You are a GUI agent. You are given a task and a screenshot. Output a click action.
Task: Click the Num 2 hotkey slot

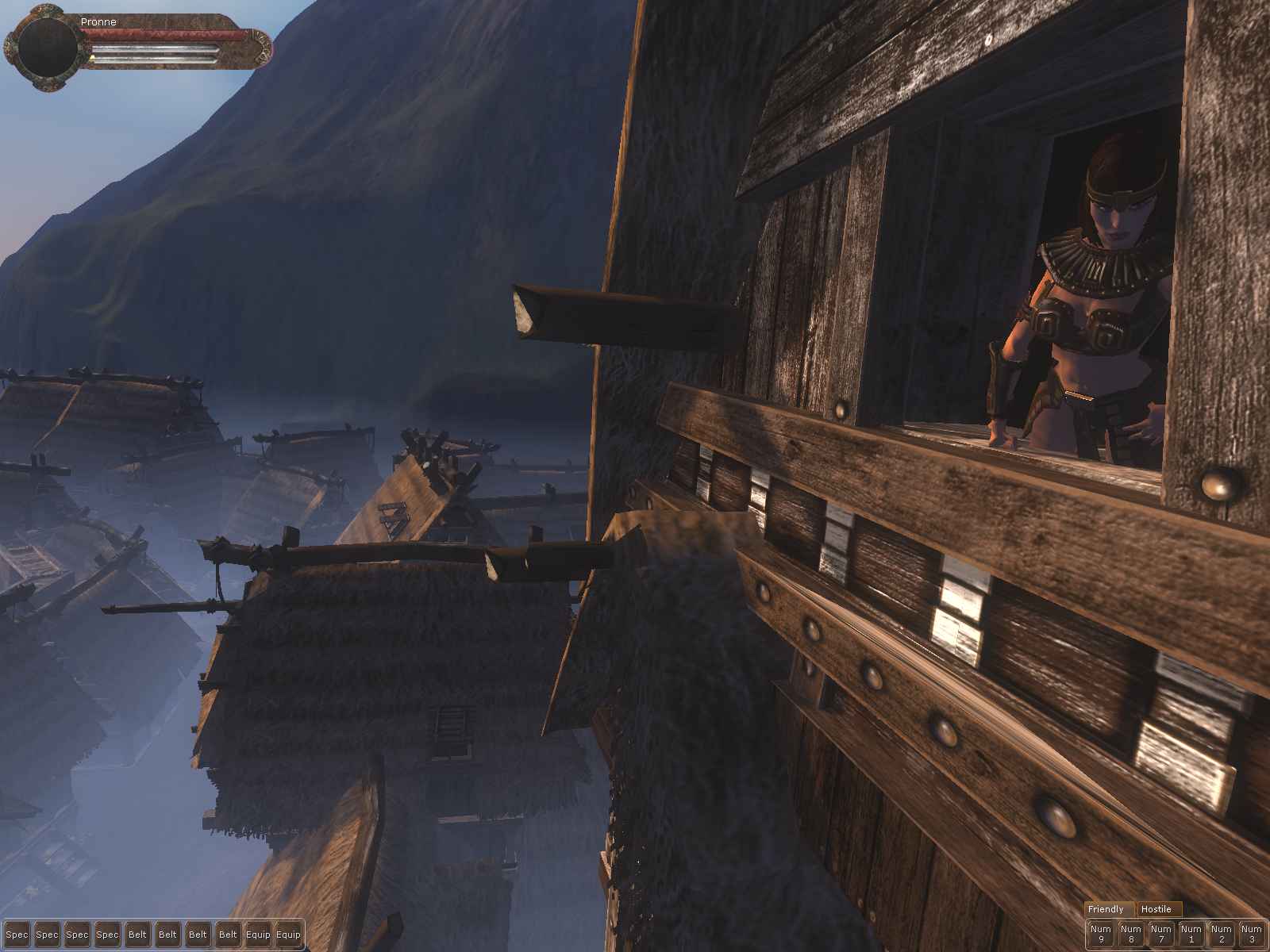[1221, 934]
